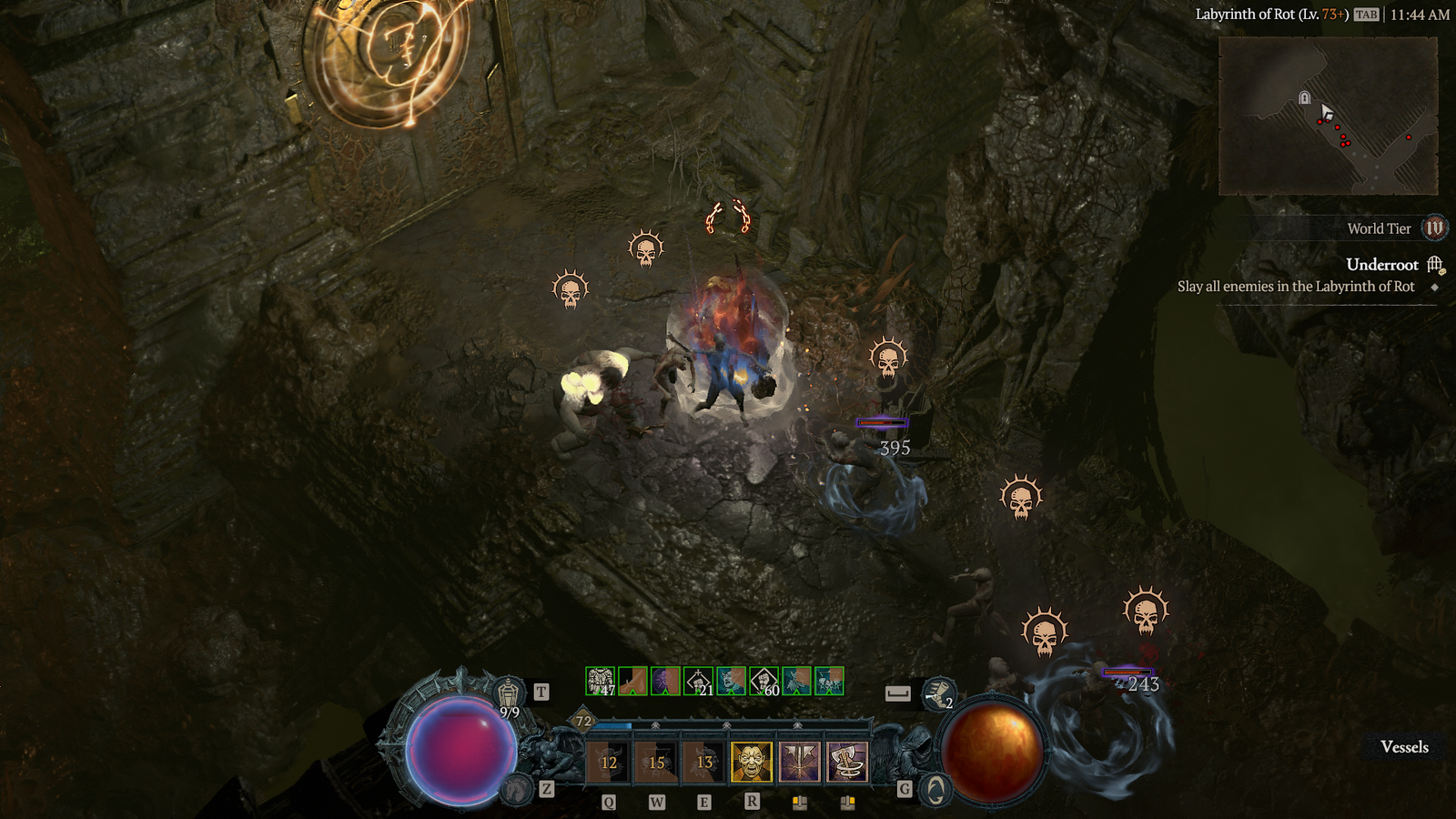
Task: Select the skill on 13-second cooldown
Action: coord(704,762)
